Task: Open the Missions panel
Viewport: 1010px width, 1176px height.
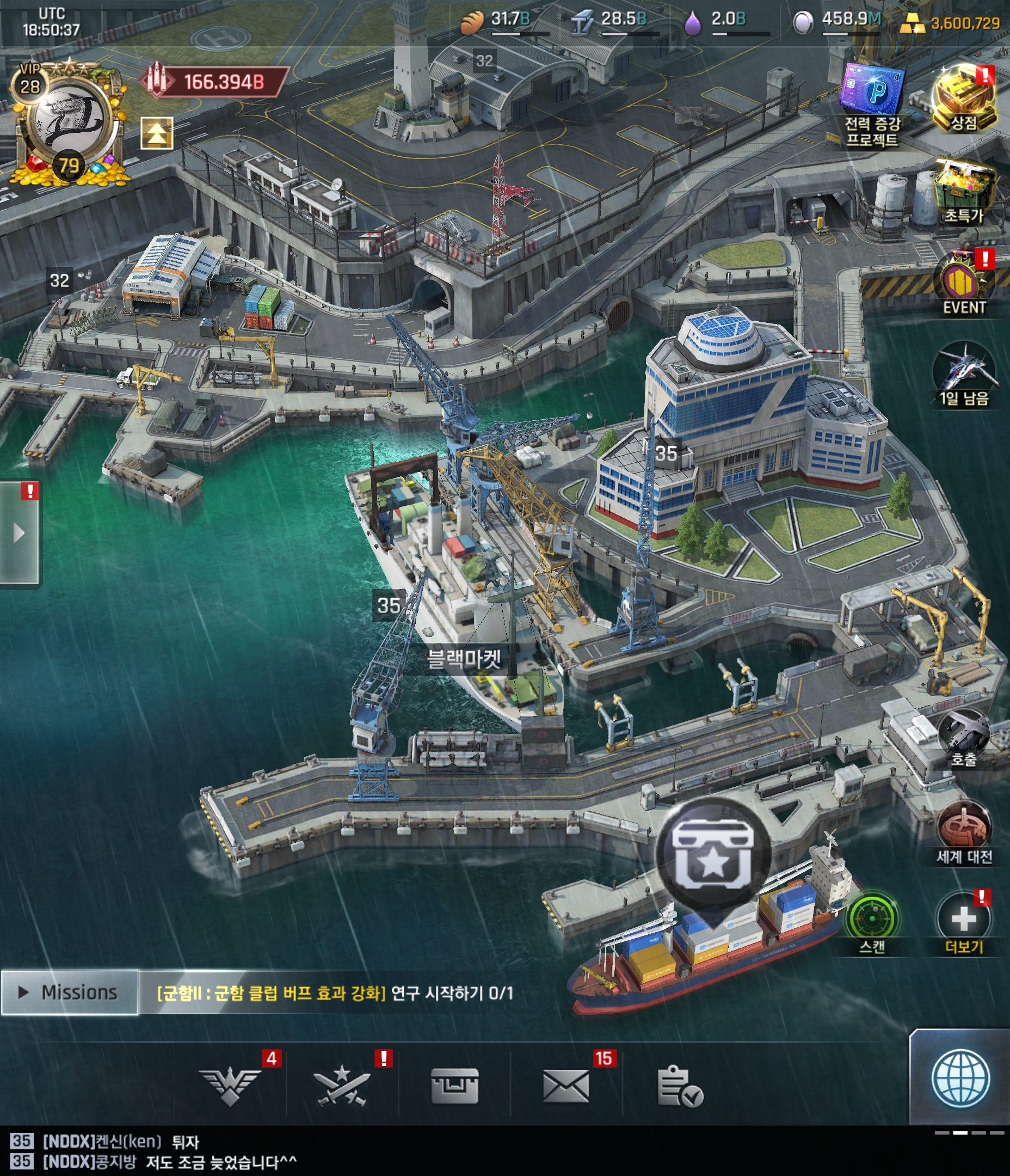Action: [69, 993]
